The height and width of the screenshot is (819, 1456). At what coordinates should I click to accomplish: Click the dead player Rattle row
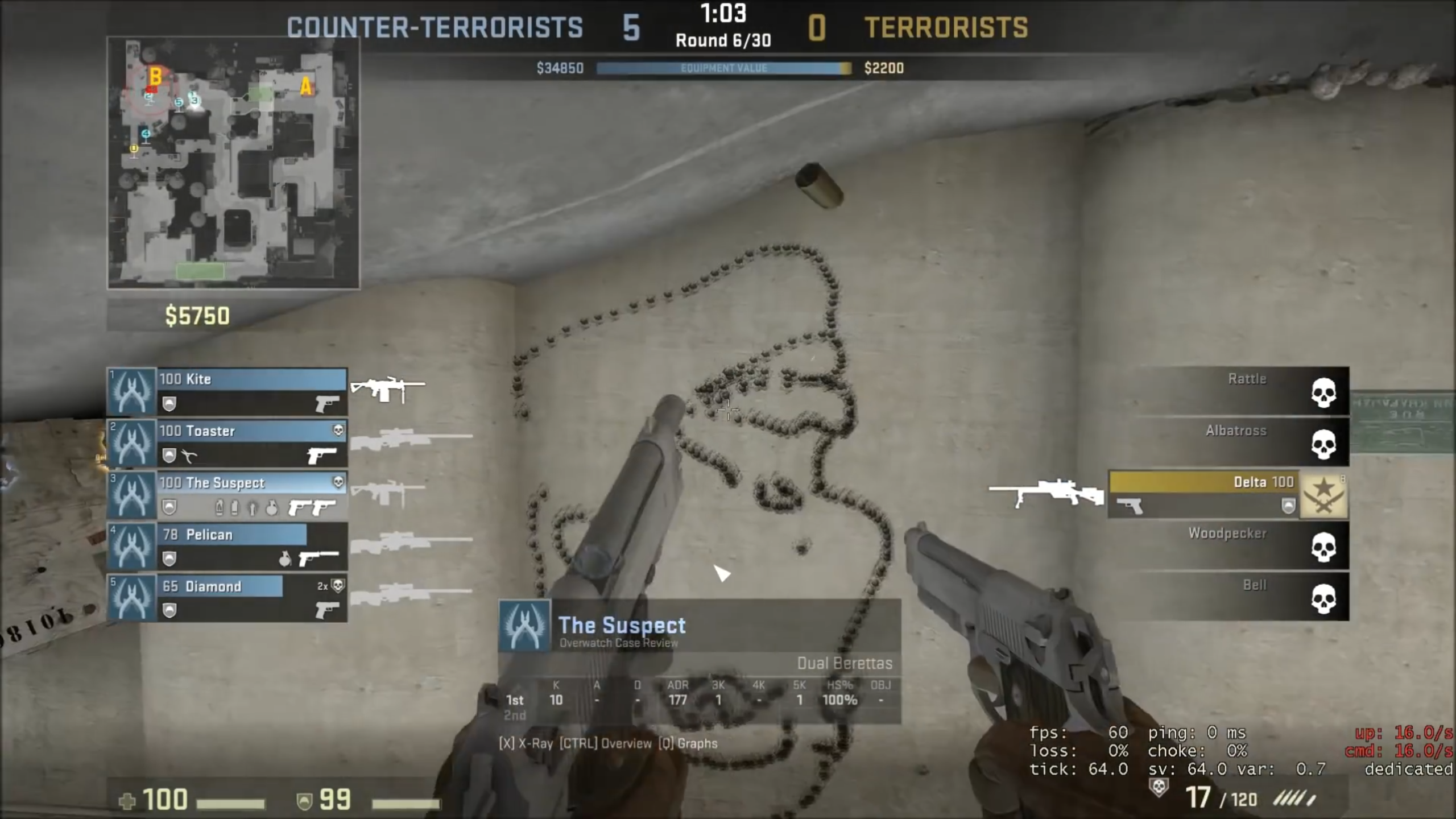(x=1240, y=391)
